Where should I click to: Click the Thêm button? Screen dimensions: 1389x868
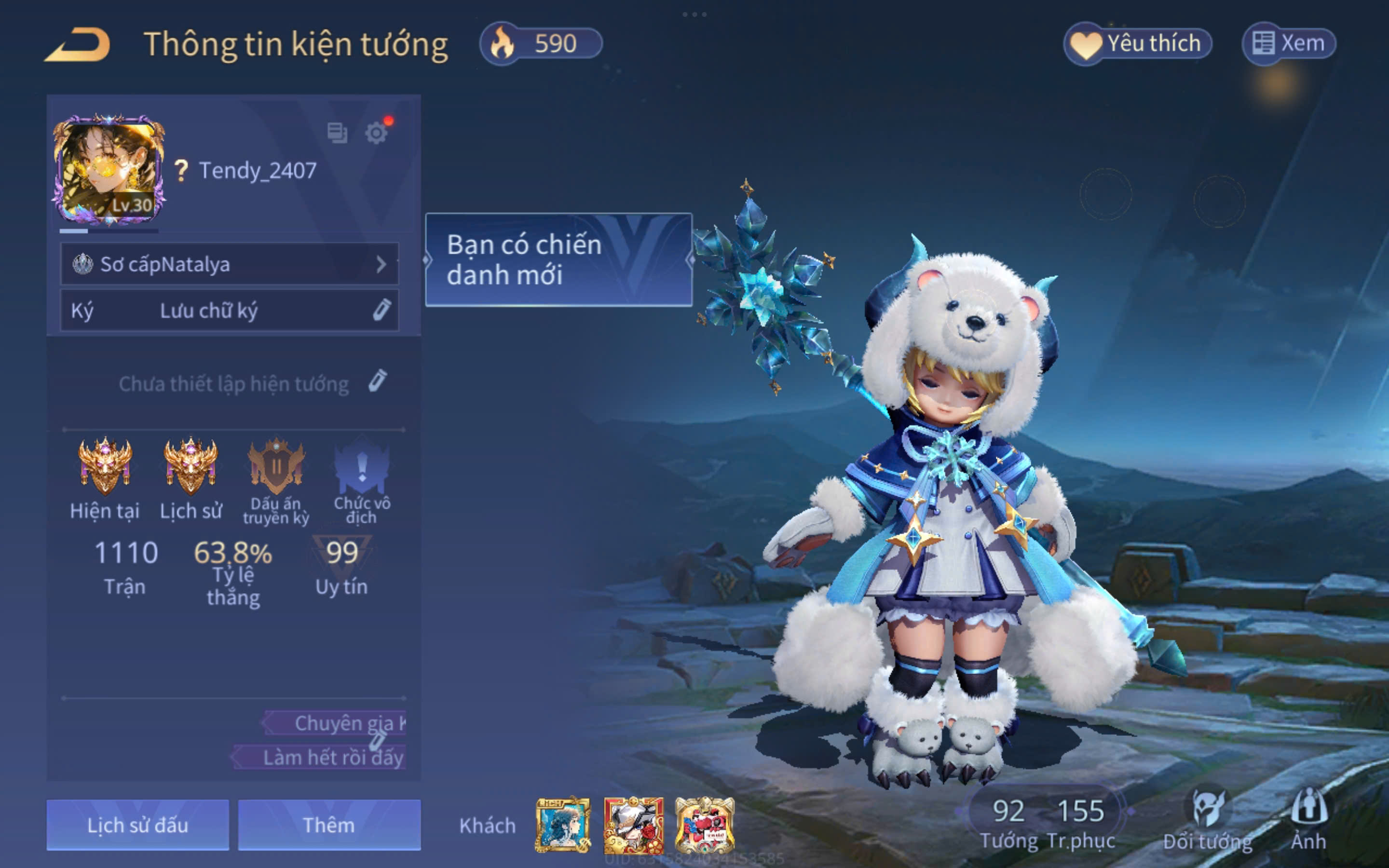(329, 825)
